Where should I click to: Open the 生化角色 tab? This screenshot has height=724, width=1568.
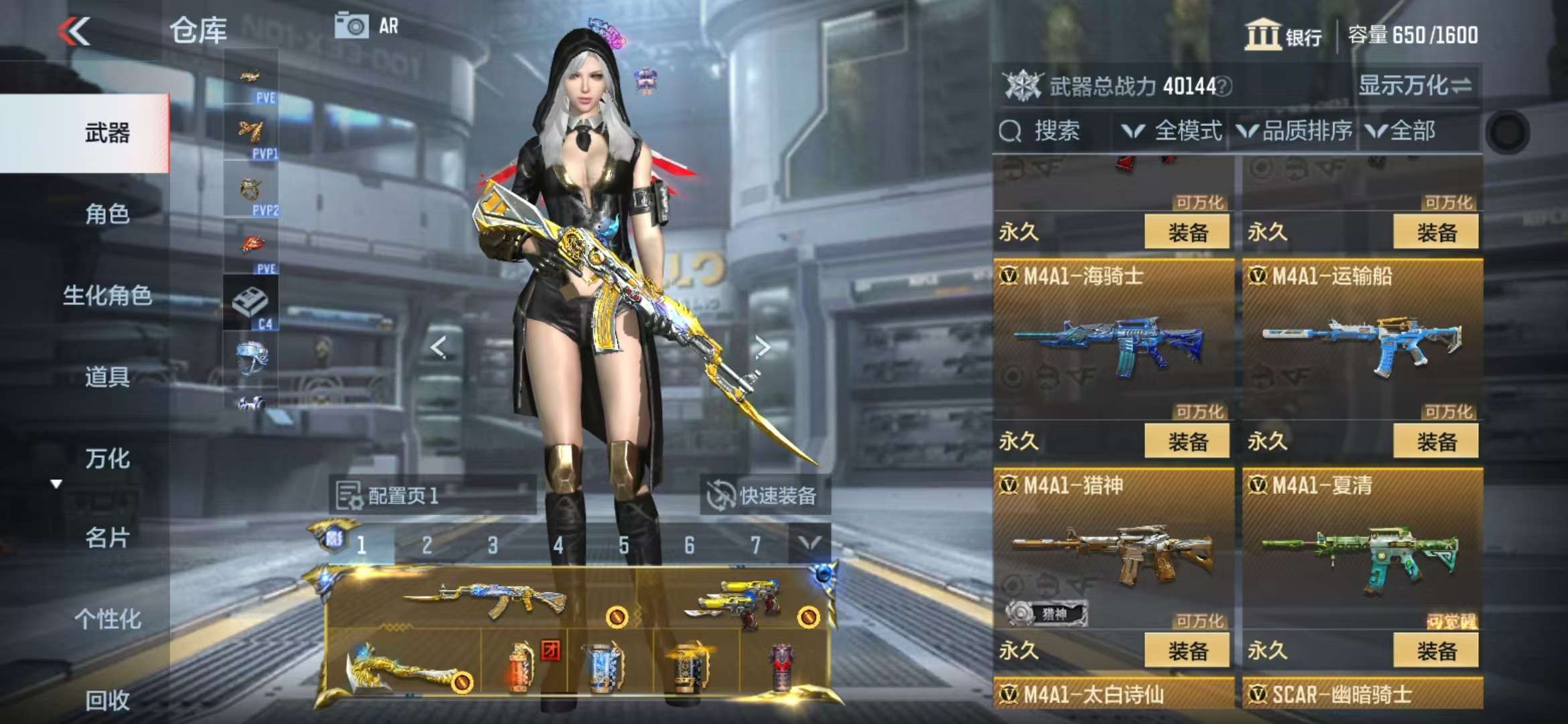click(107, 295)
